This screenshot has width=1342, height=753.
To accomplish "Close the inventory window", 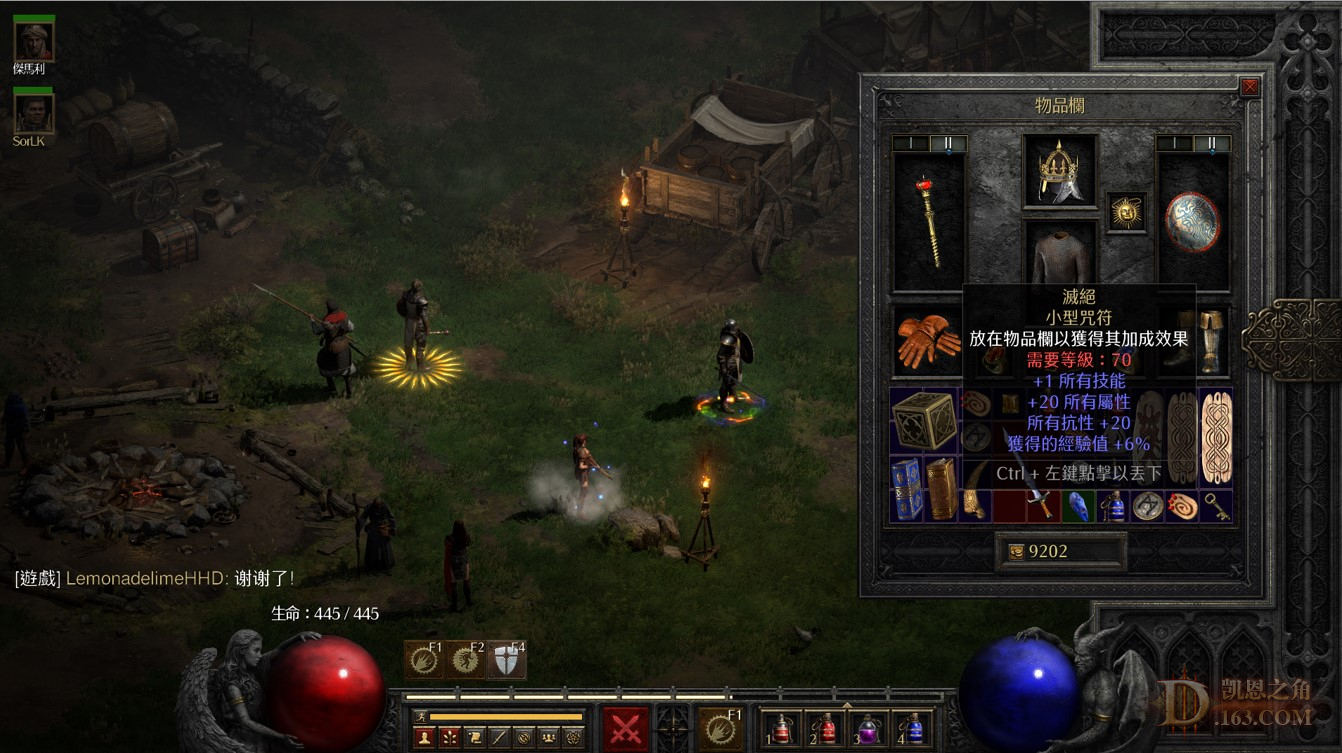I will click(1249, 88).
